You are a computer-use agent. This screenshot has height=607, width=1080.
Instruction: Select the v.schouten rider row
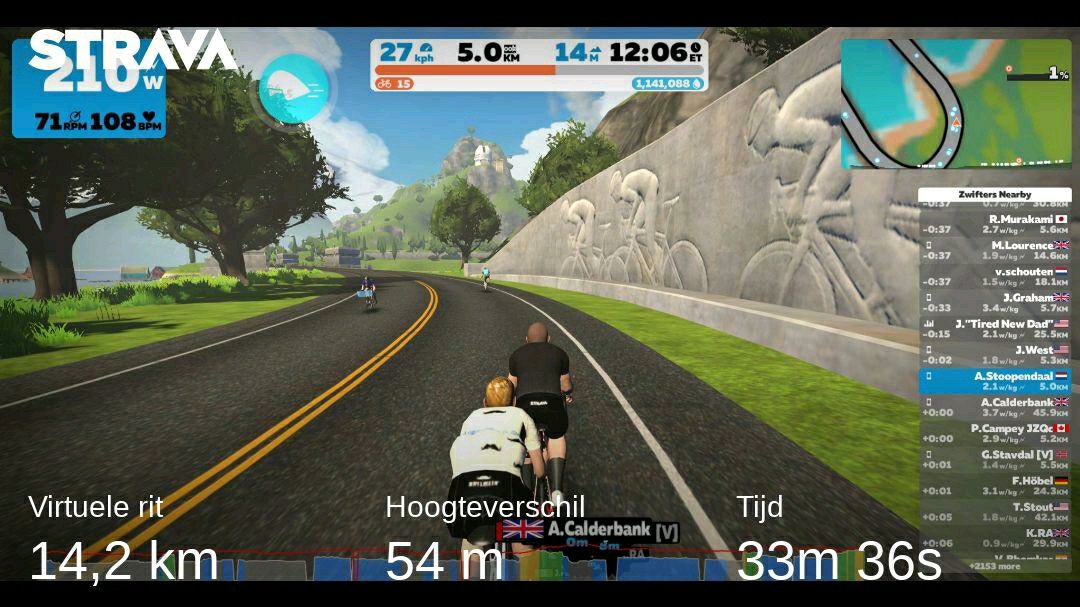coord(994,276)
